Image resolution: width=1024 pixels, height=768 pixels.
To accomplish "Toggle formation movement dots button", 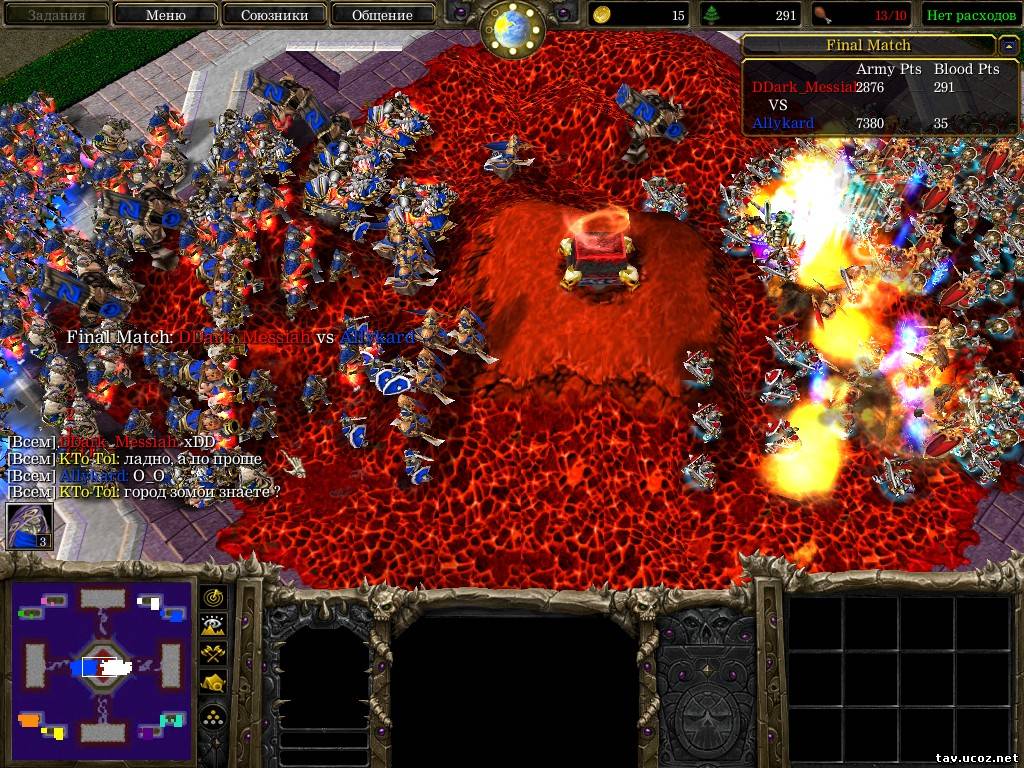I will (x=214, y=716).
